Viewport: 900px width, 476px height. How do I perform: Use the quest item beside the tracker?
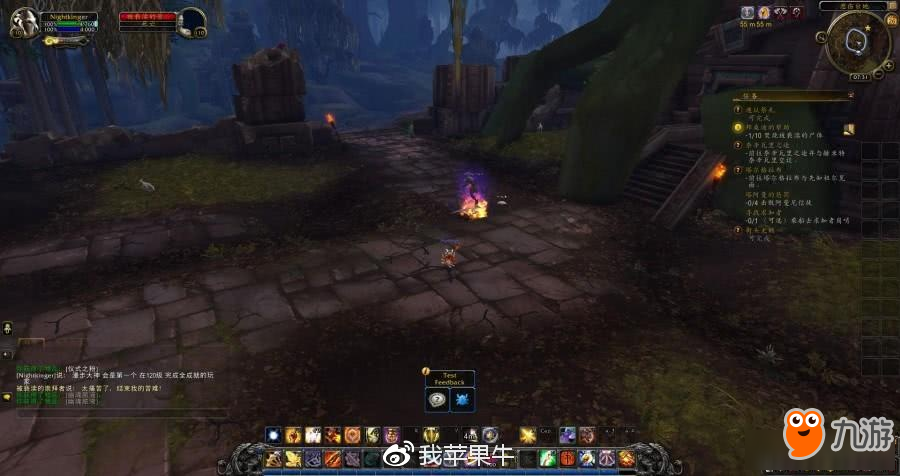click(849, 129)
